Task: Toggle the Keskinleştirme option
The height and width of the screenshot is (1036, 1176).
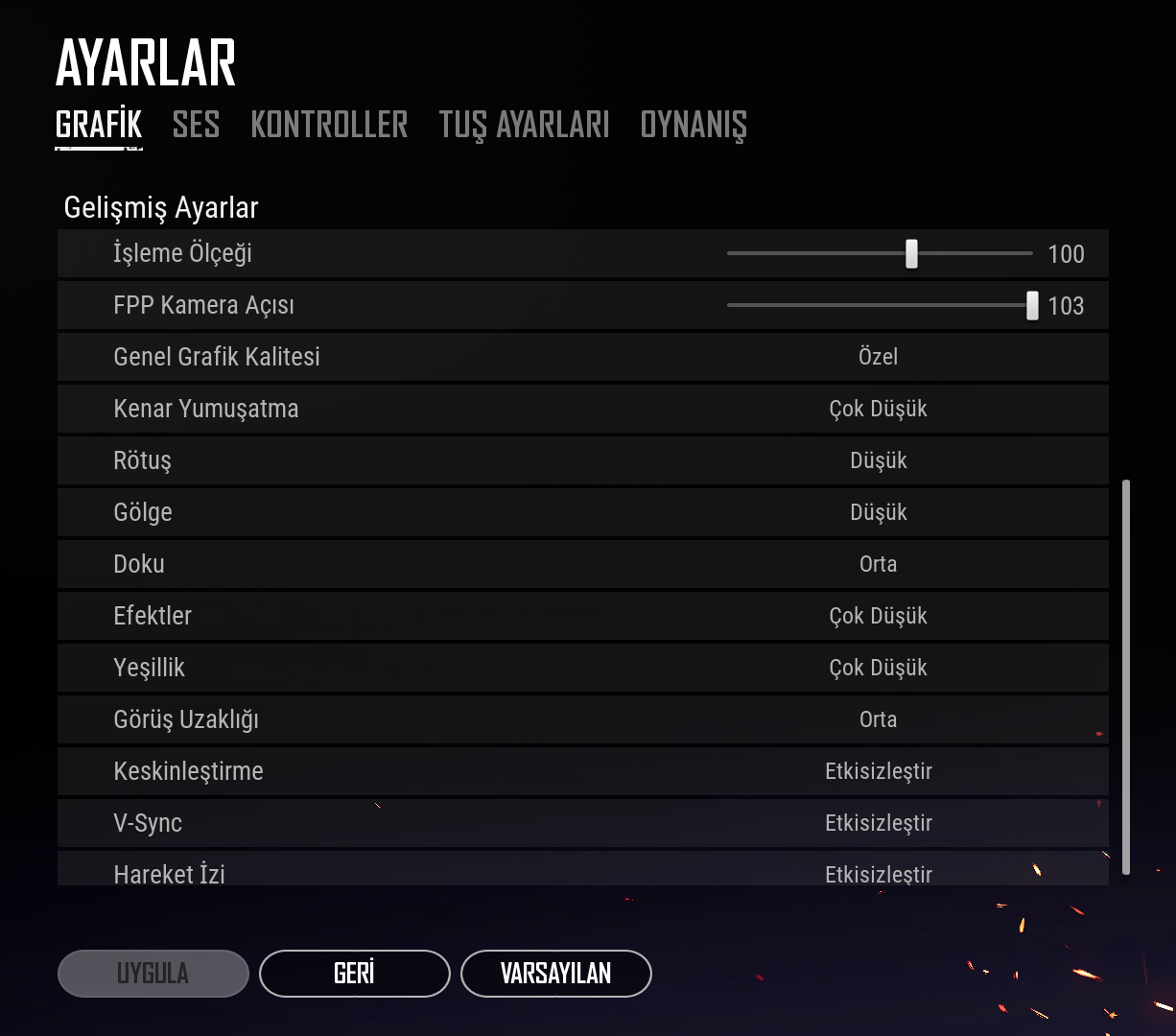Action: pos(878,771)
